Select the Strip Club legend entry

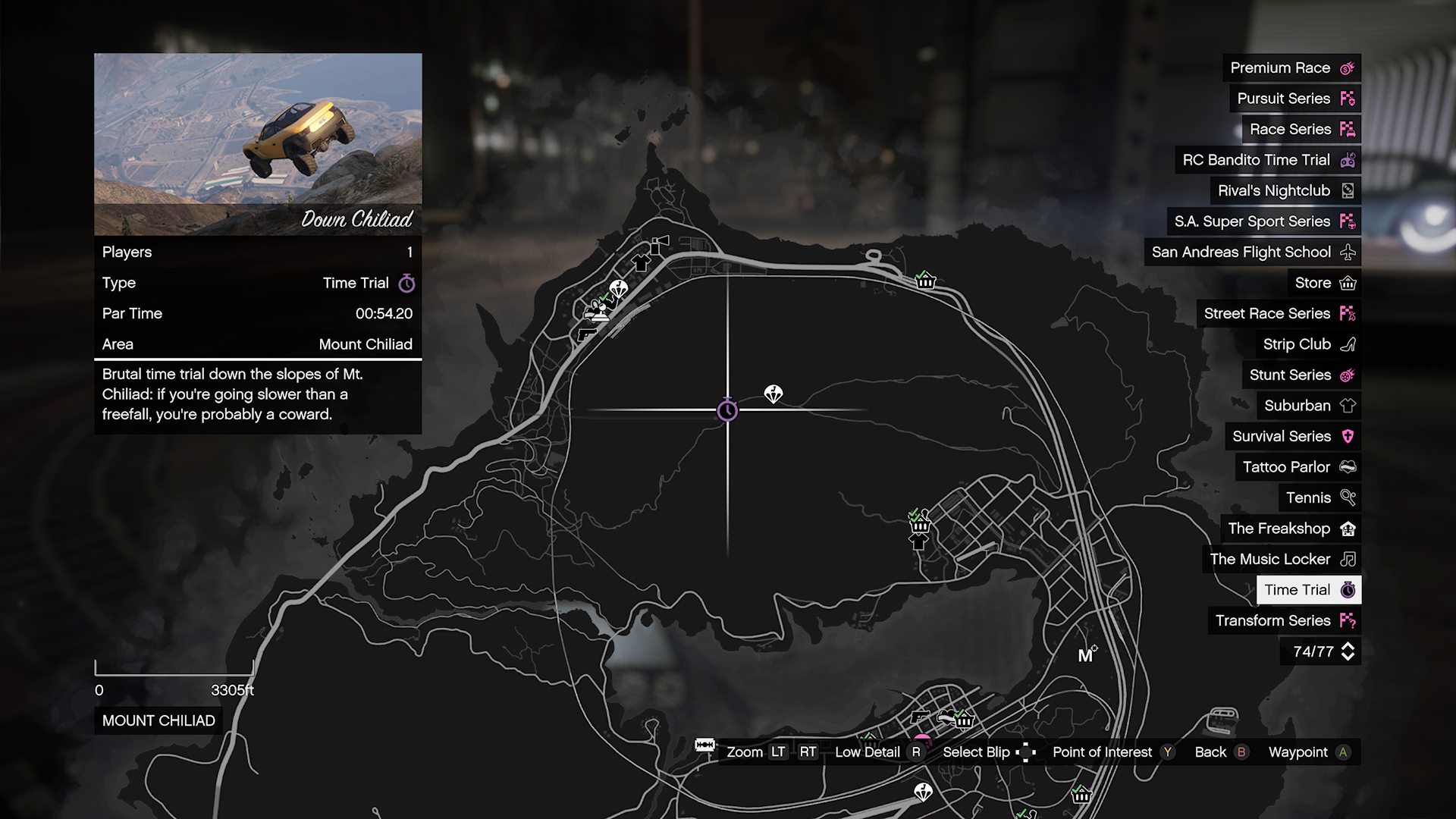(1308, 344)
